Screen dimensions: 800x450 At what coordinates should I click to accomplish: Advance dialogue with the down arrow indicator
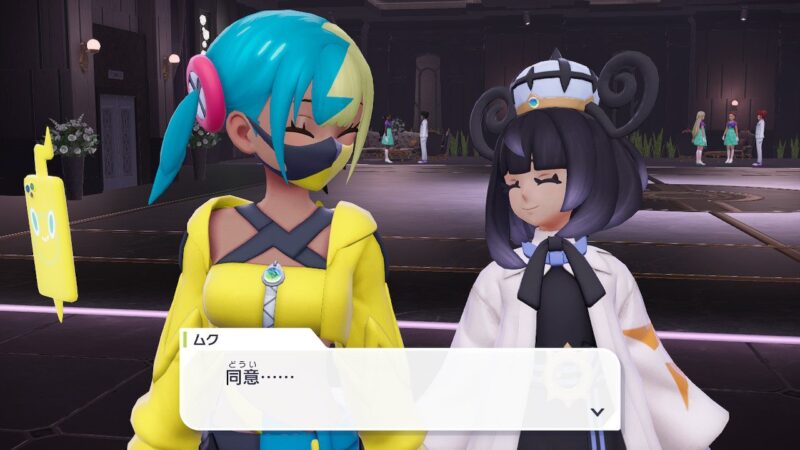[597, 411]
